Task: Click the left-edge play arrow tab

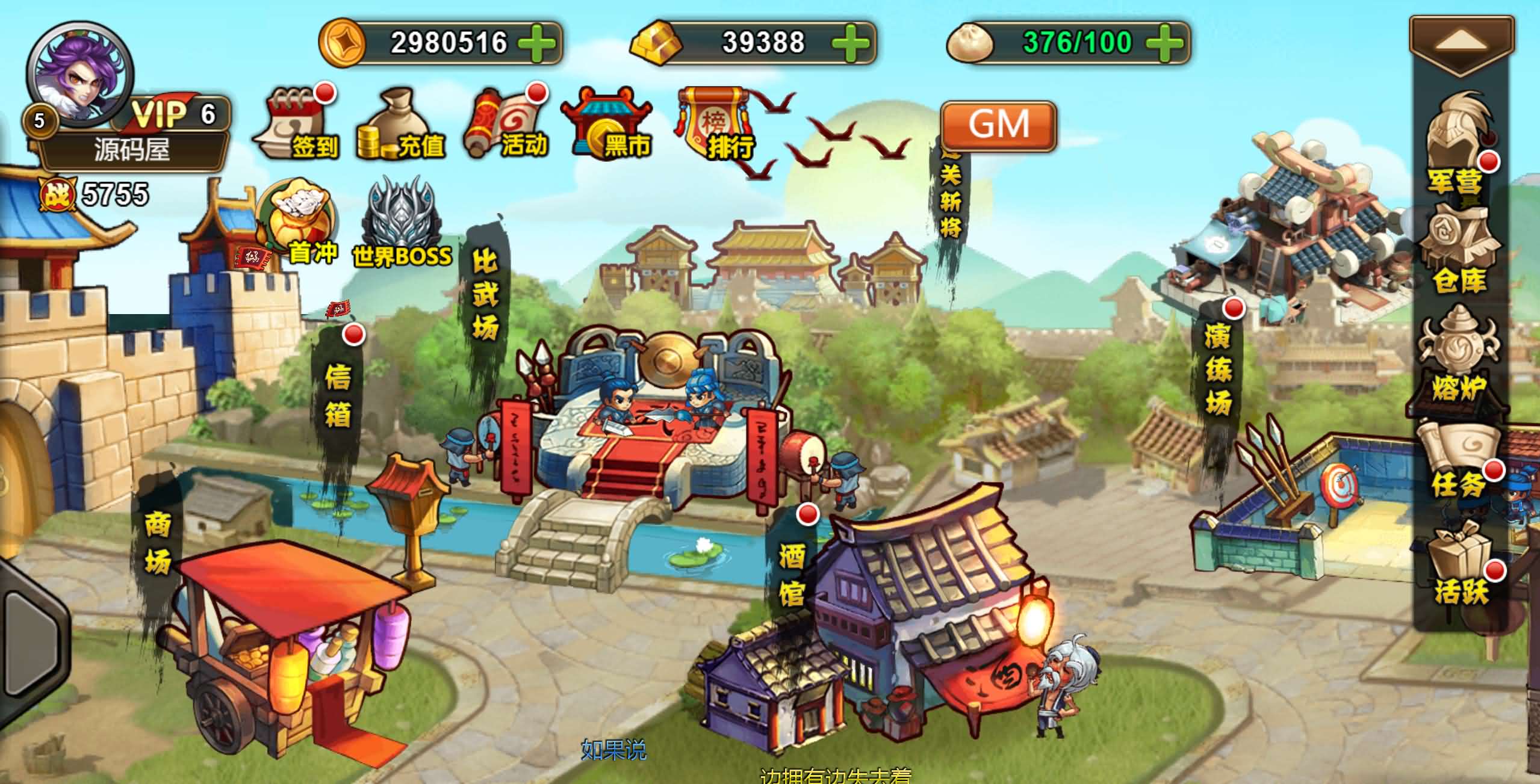Action: coord(30,641)
